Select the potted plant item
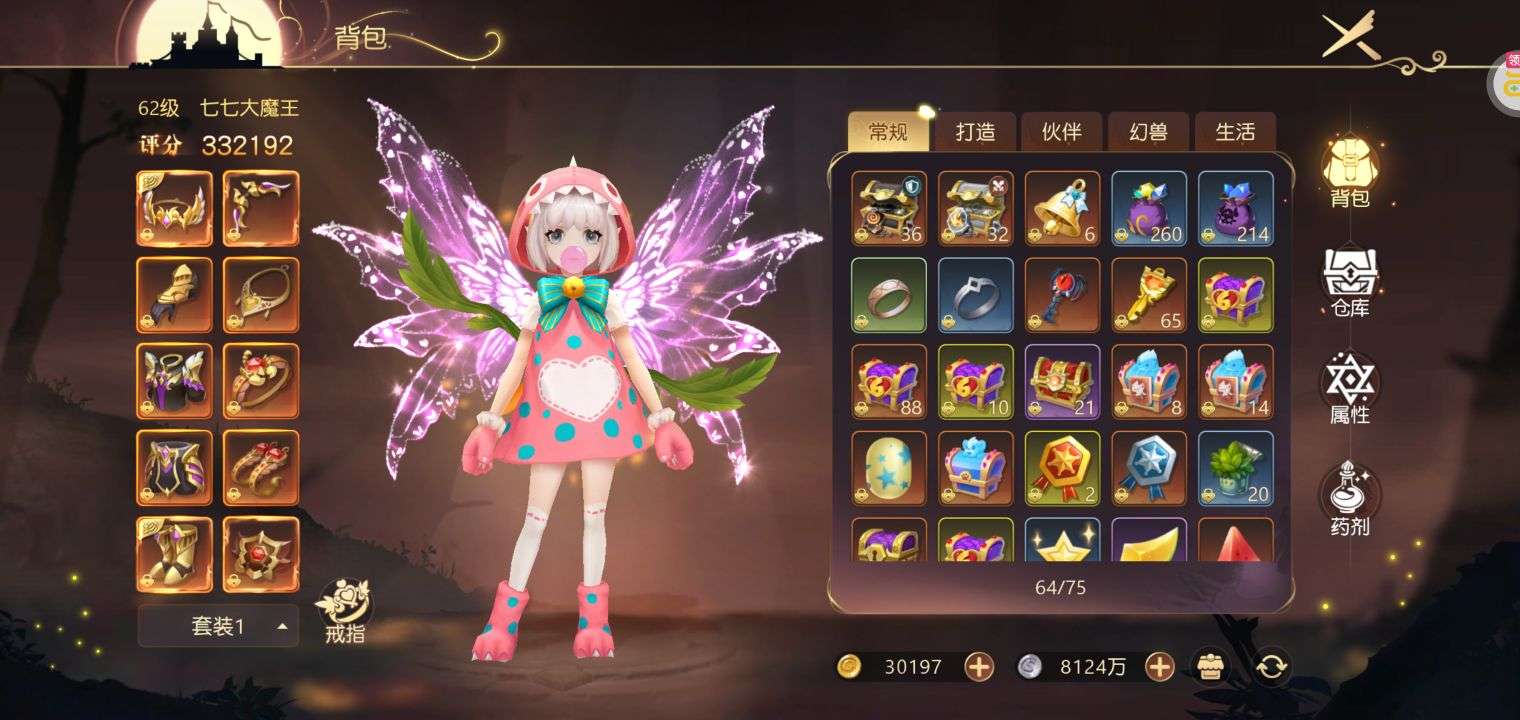 click(x=1236, y=468)
